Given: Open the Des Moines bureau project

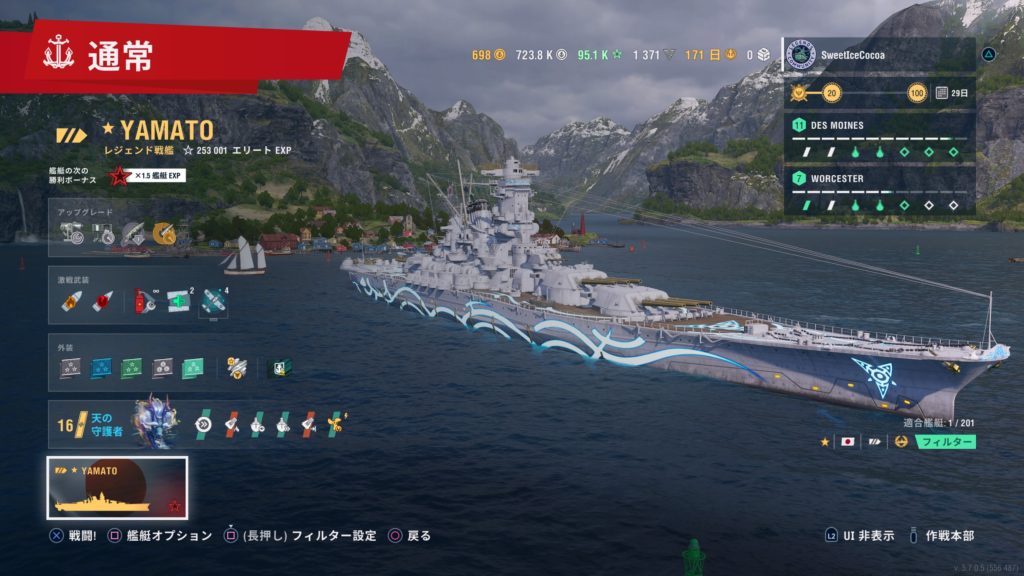Looking at the screenshot, I should coord(878,139).
